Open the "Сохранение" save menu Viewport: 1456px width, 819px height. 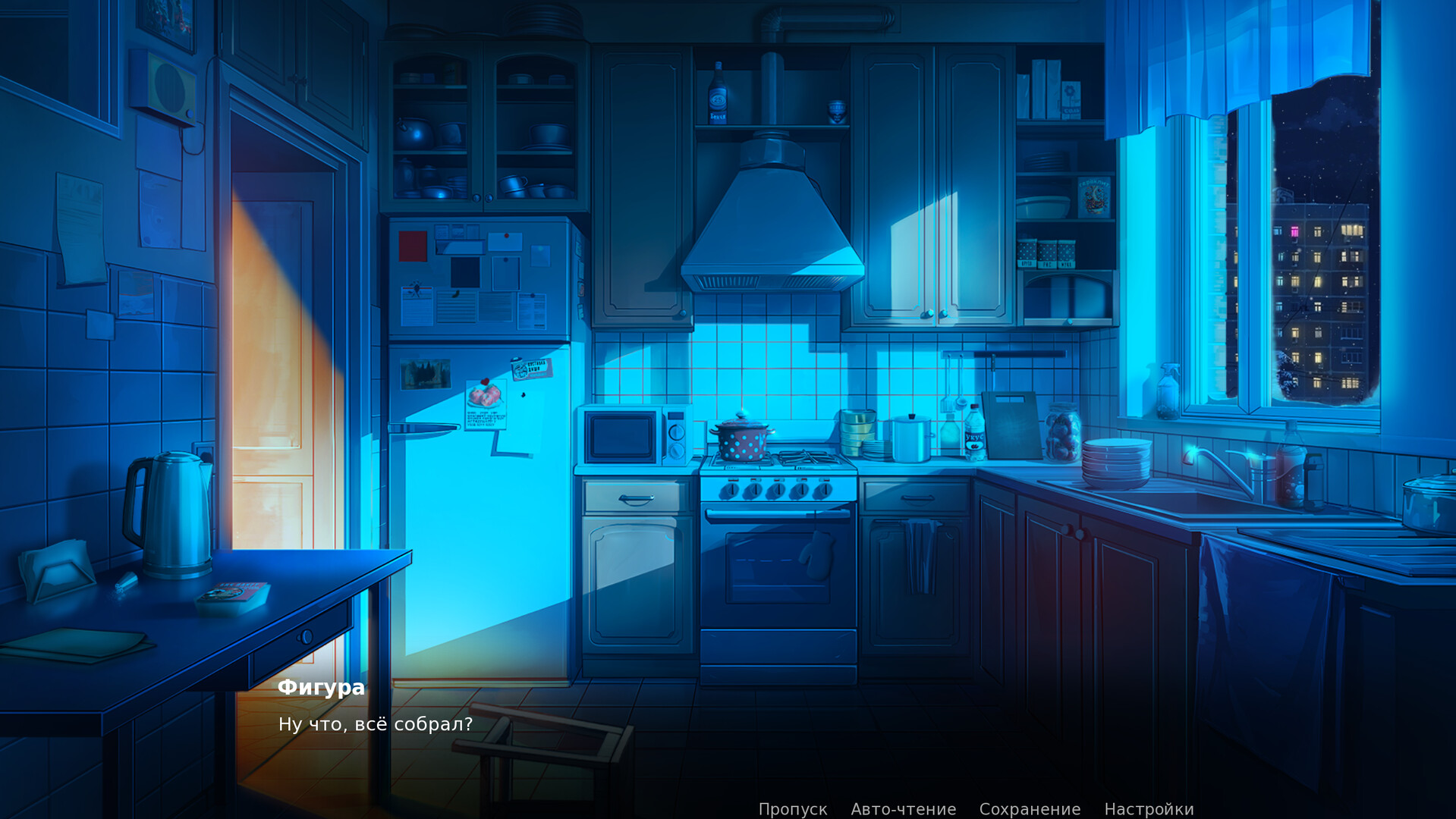pyautogui.click(x=1030, y=808)
